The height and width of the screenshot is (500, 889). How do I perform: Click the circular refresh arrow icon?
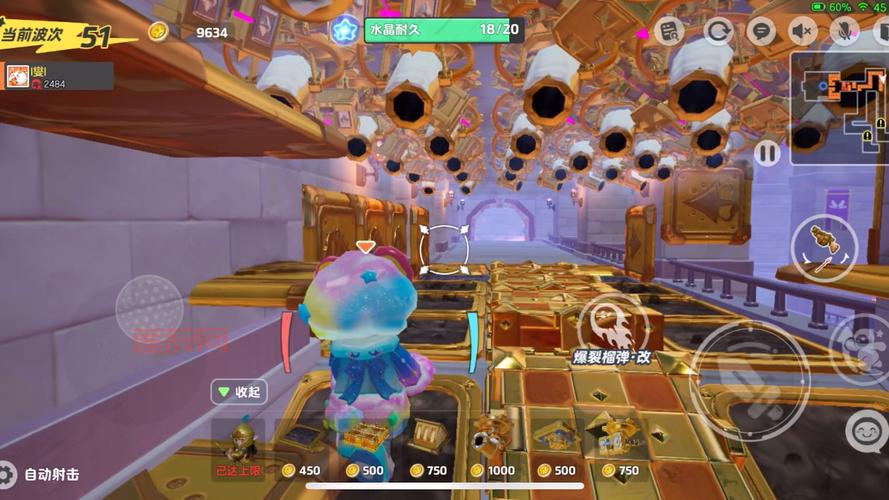point(718,31)
